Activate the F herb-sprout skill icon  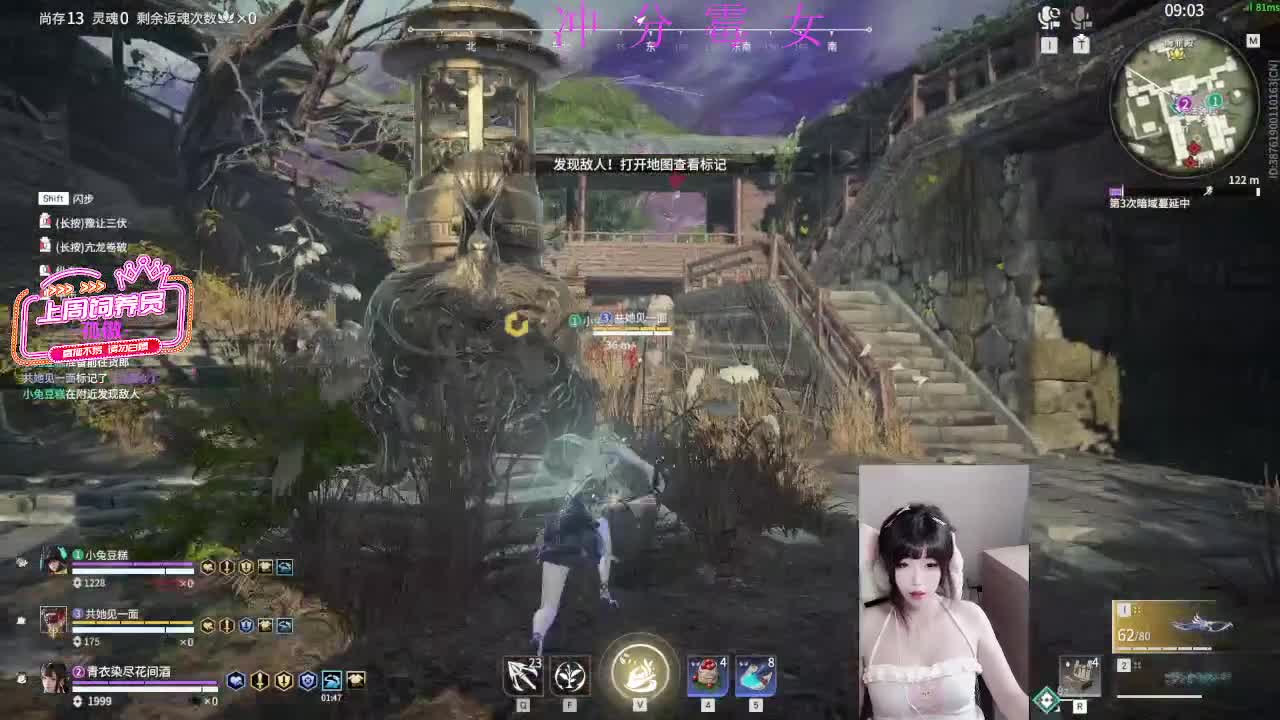coord(569,675)
